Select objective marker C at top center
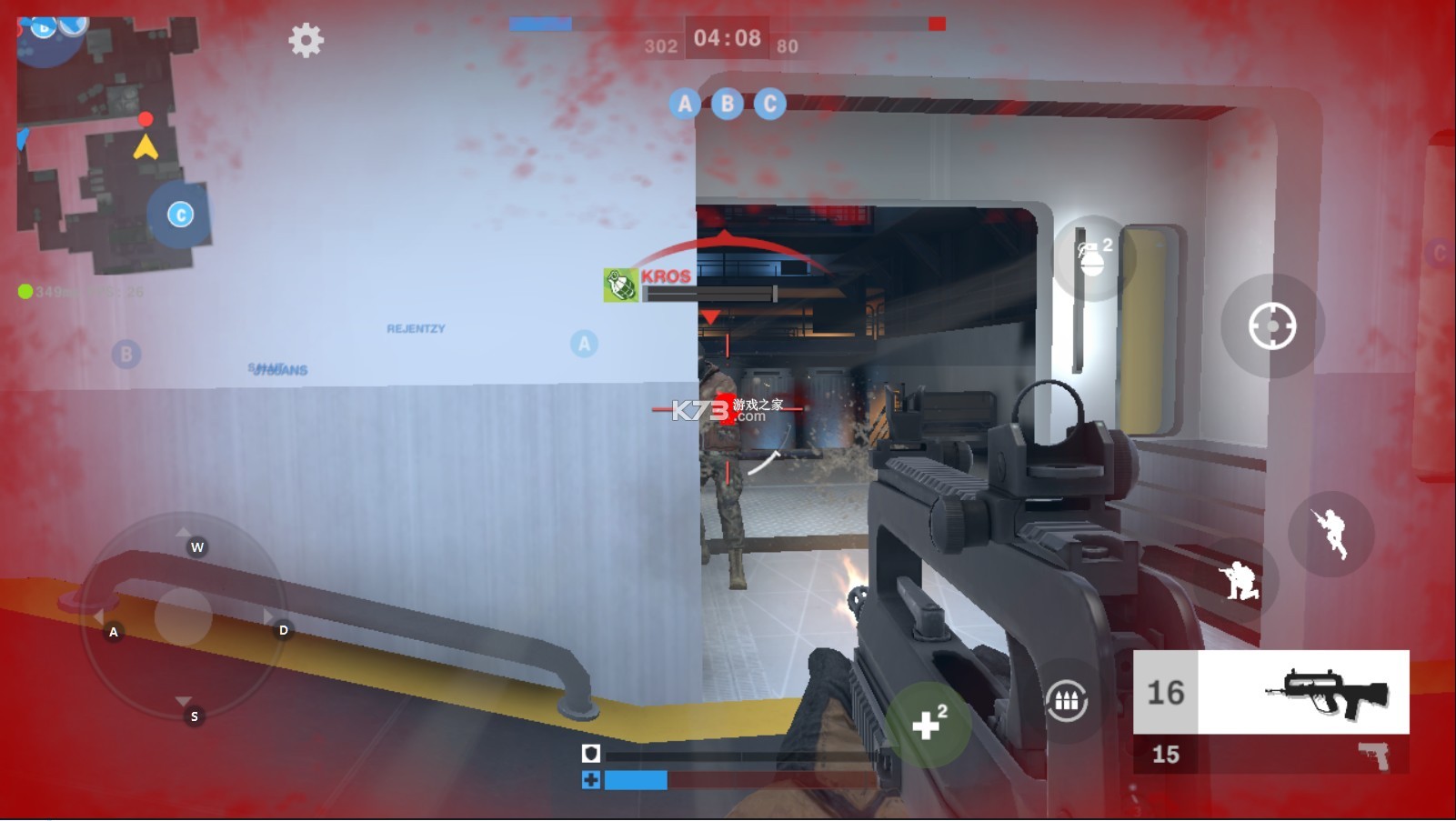Screen dimensions: 1456x821 pyautogui.click(x=770, y=105)
